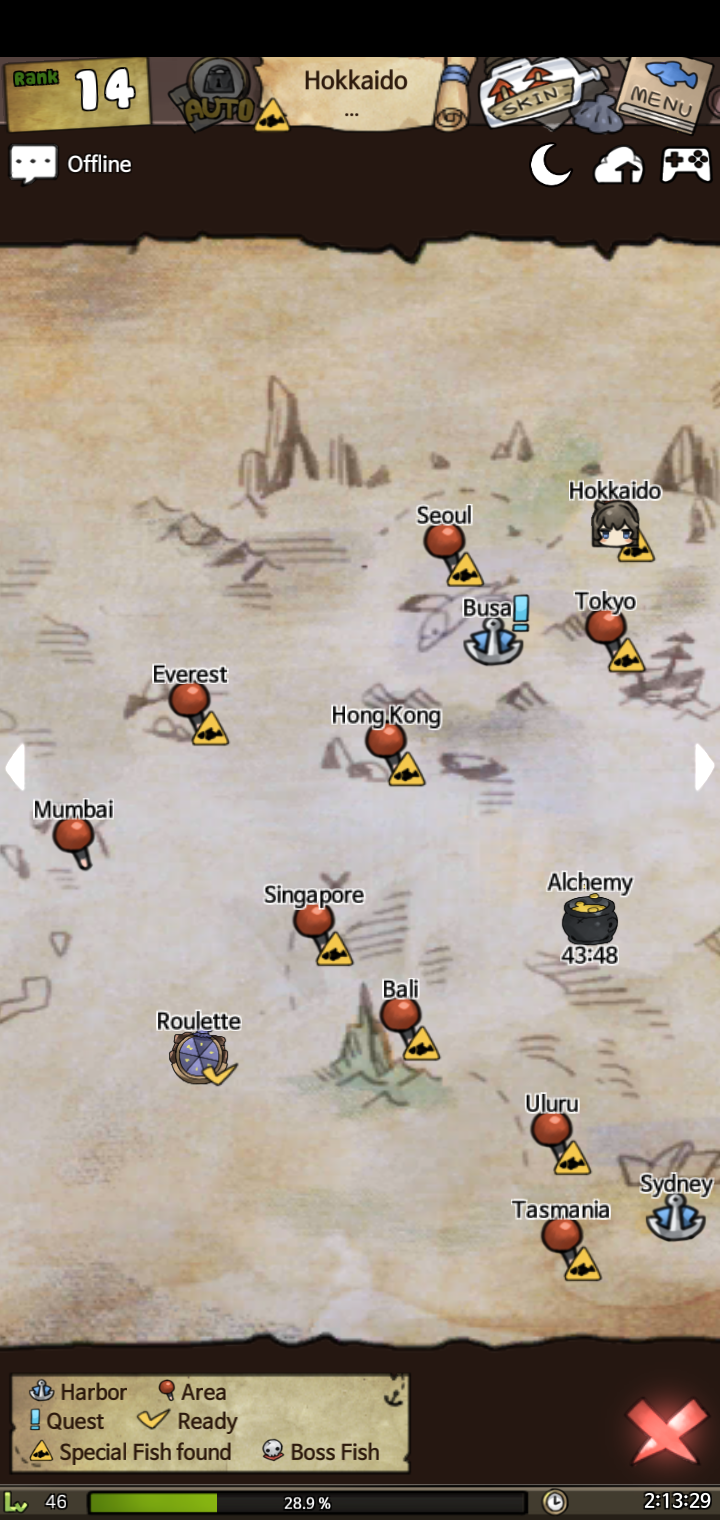Select Mumbai on the map
The image size is (720, 1520).
pos(73,835)
